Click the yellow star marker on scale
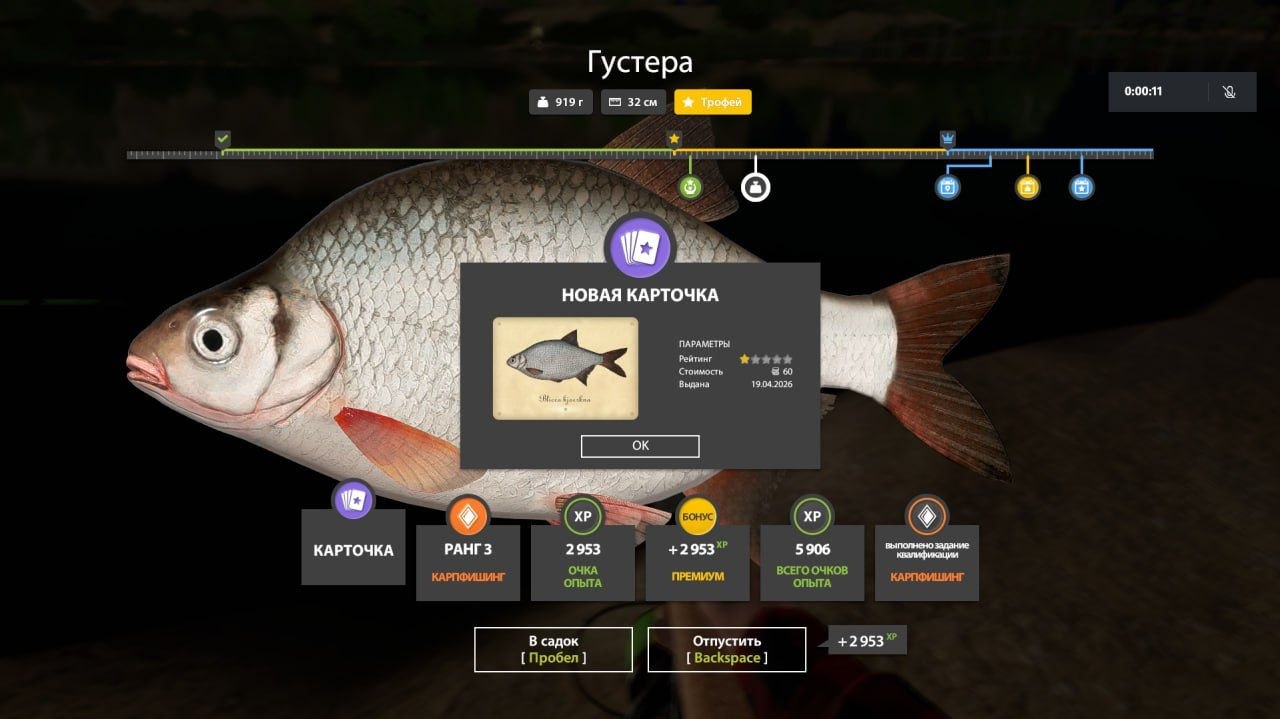1280x719 pixels. (x=674, y=138)
